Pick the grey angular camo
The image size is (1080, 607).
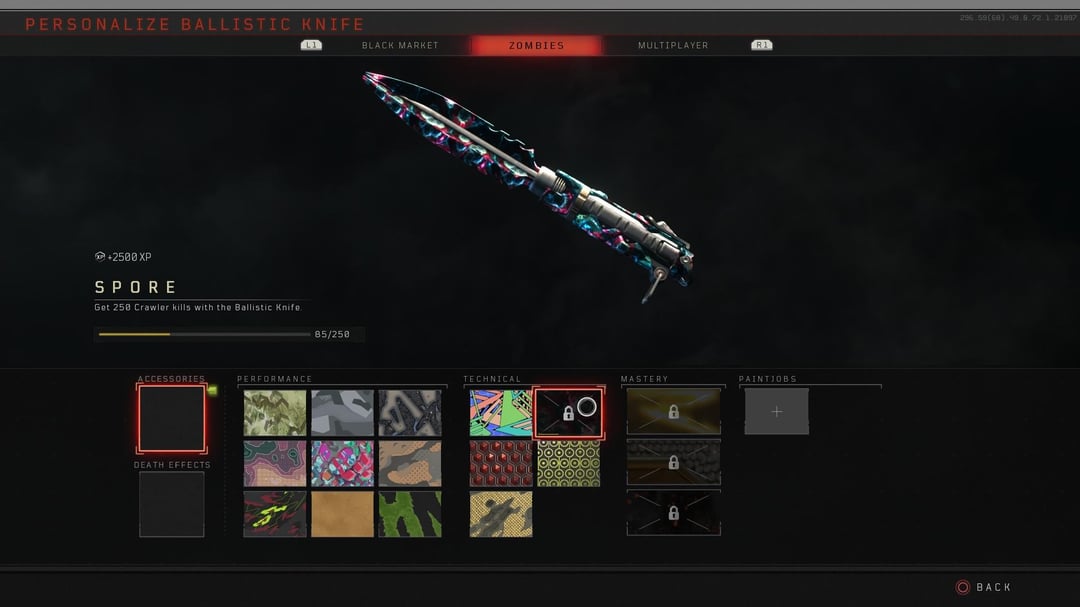(x=342, y=413)
